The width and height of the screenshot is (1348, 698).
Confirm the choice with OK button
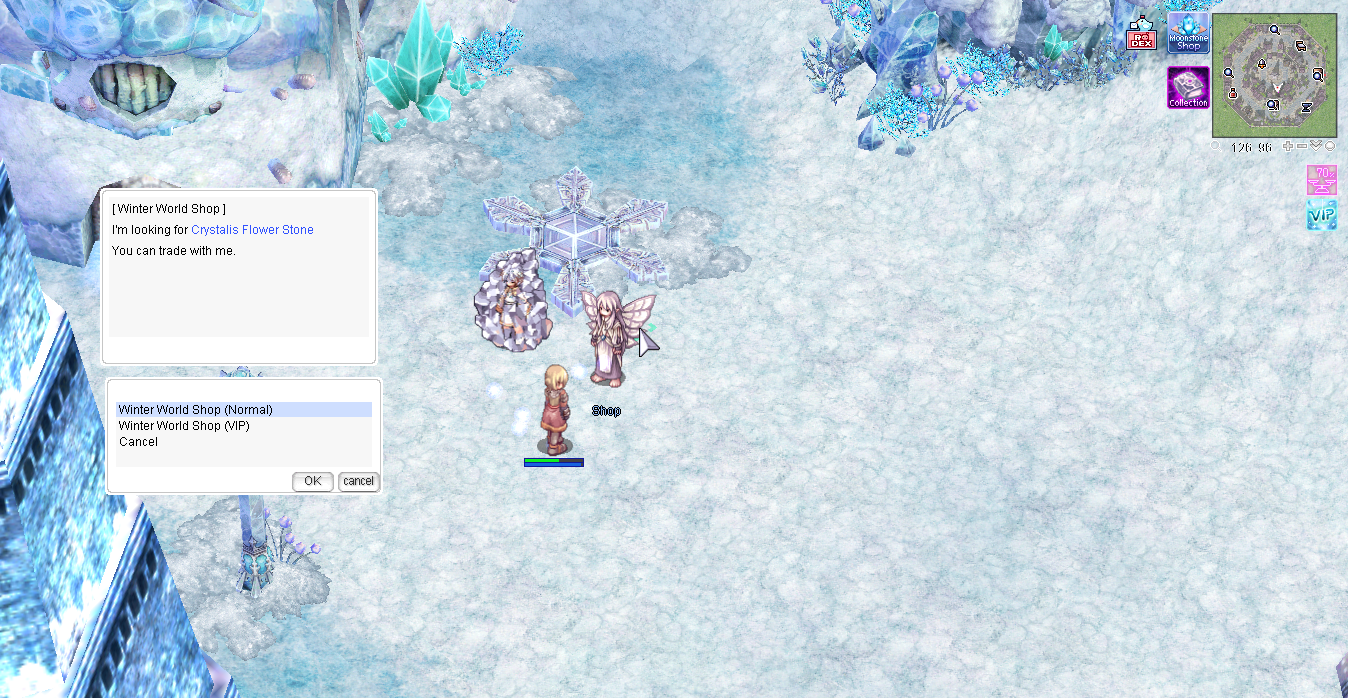313,481
